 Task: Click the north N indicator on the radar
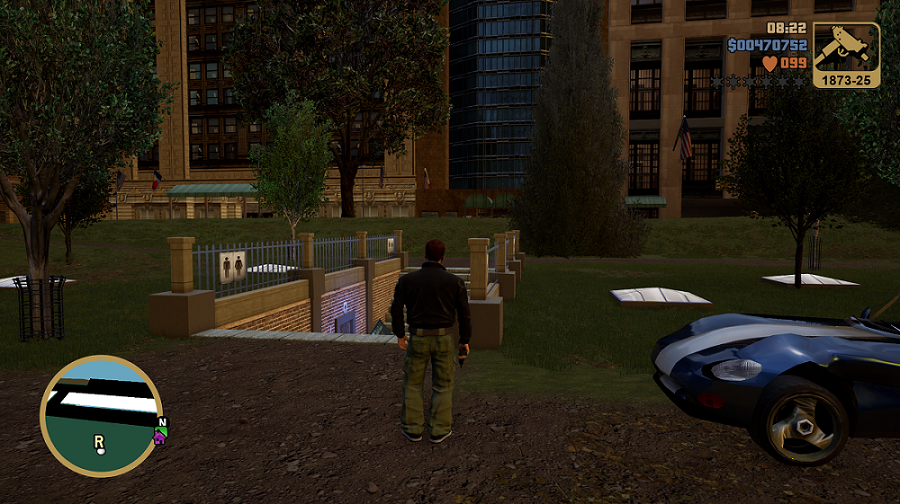(x=163, y=422)
